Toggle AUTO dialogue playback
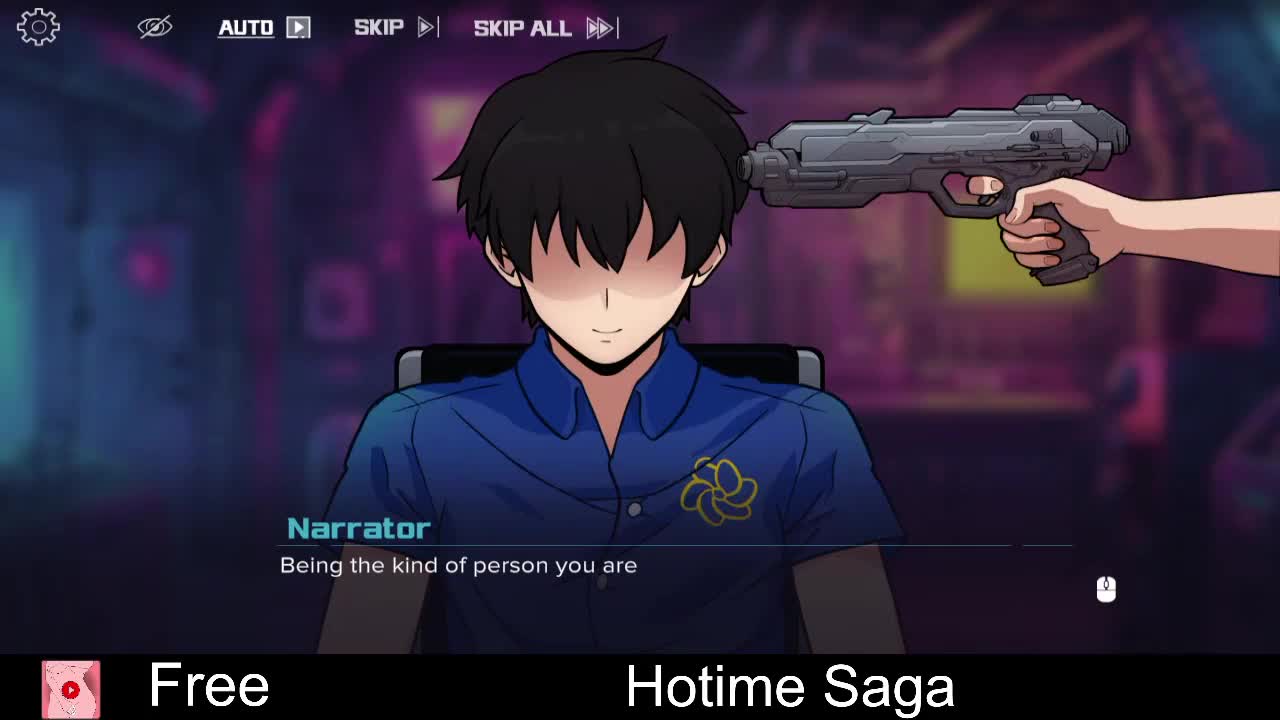Image resolution: width=1280 pixels, height=720 pixels. [x=264, y=27]
